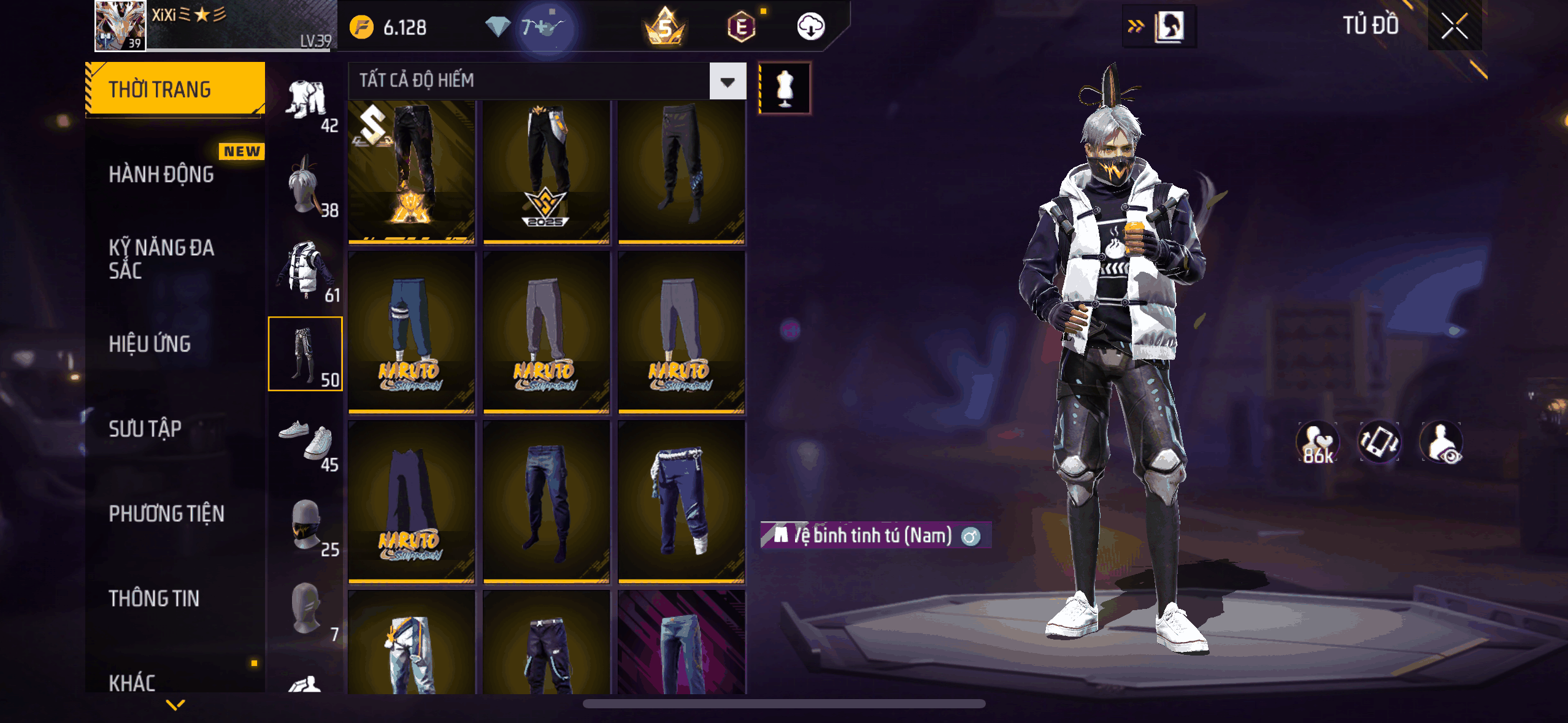
Task: Expand the Tất Cả Độ Hiếm rarity dropdown
Action: 728,81
